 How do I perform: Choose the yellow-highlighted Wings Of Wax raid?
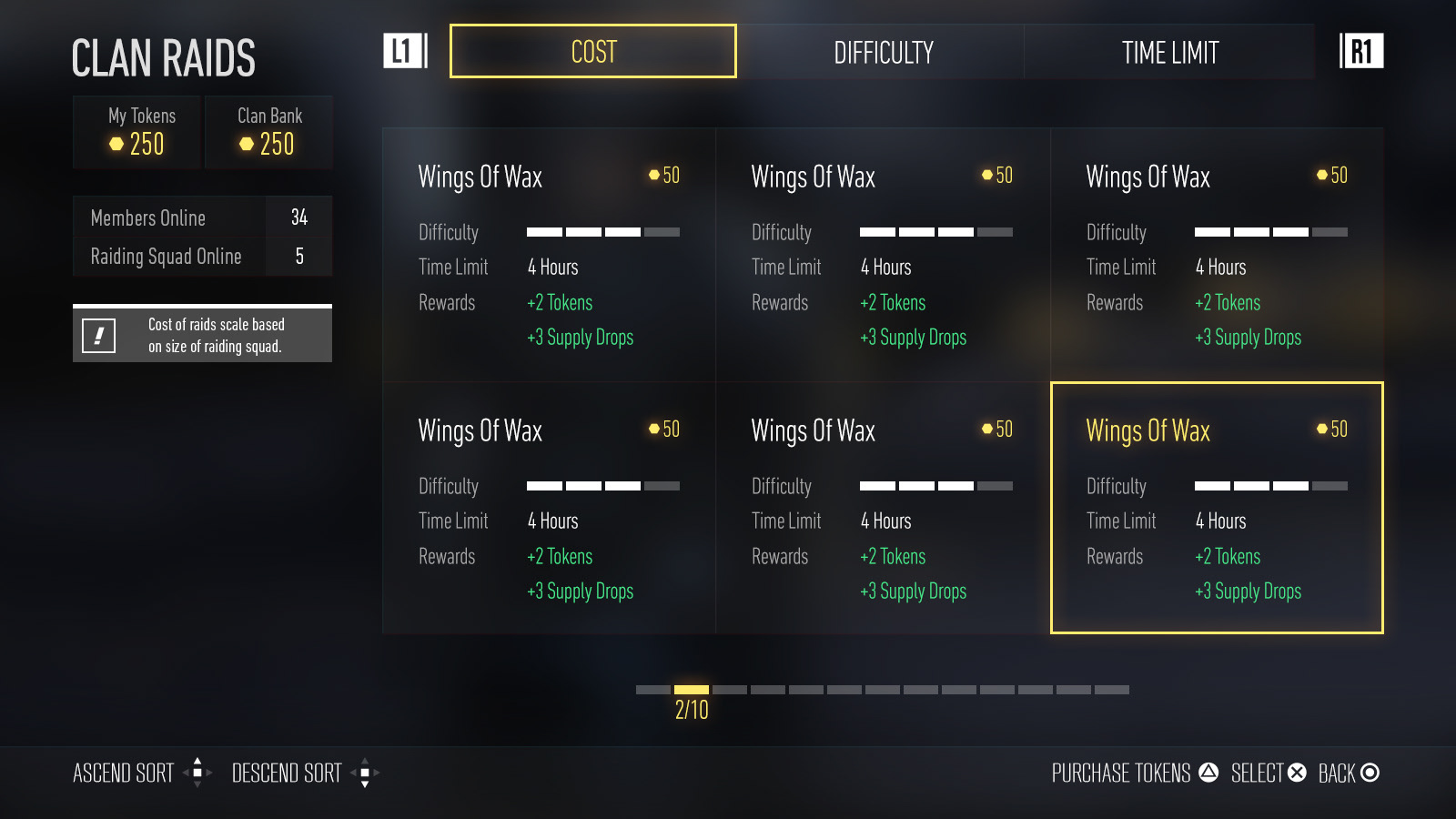(x=1217, y=507)
